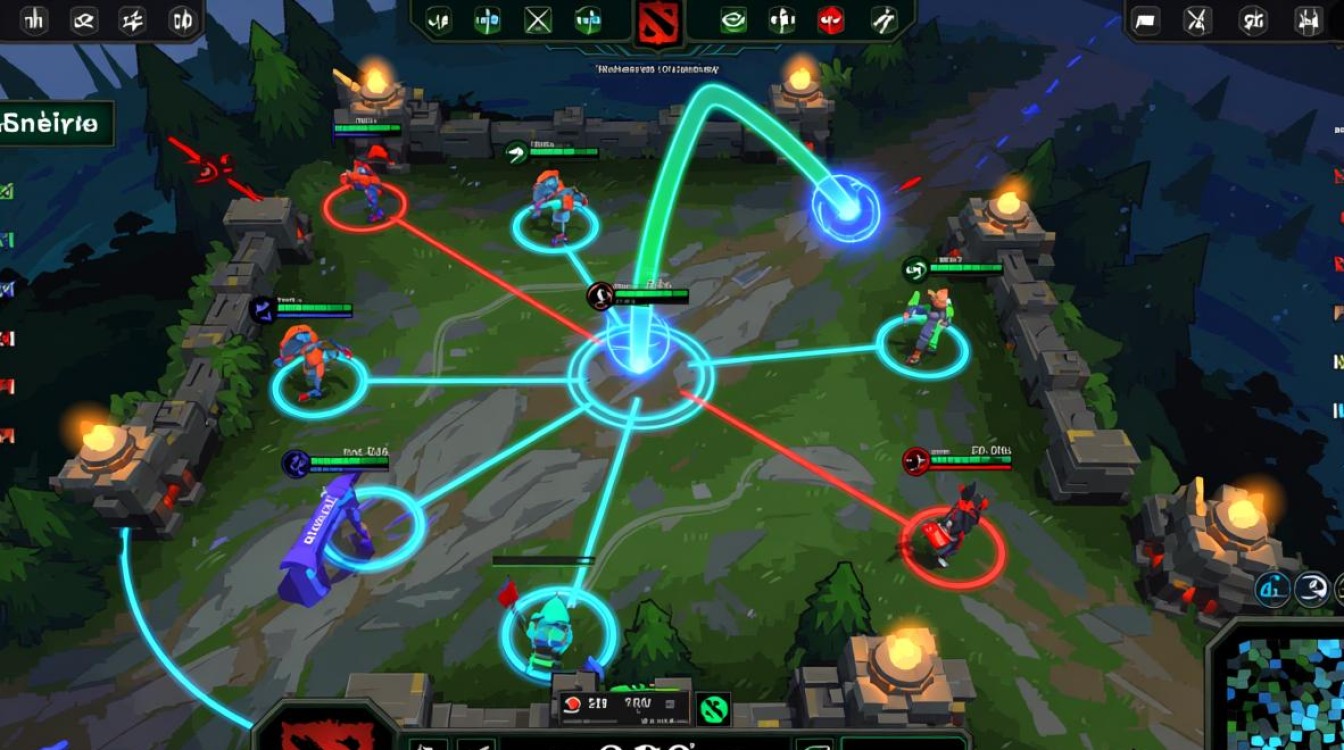Open the magnifier control beside the minimap
1344x750 pixels.
pos(1312,590)
